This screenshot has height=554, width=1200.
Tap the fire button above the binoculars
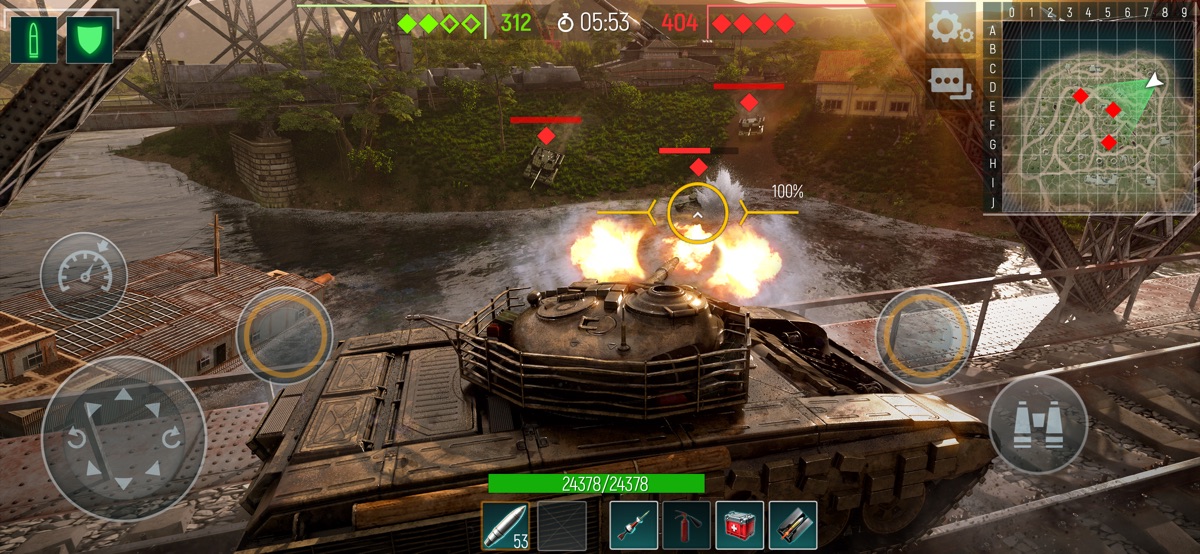923,336
